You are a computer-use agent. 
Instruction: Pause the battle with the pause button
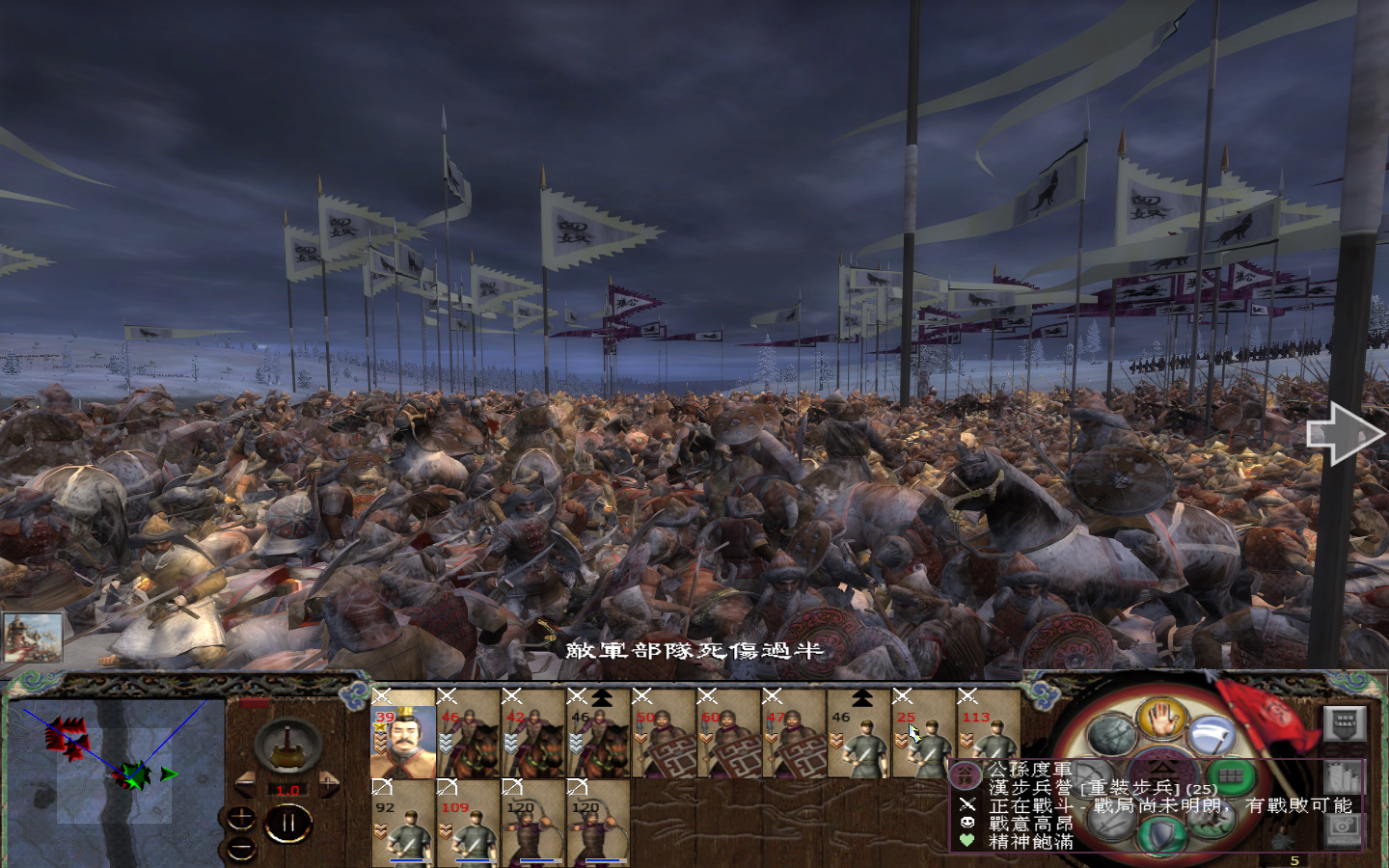pos(287,821)
